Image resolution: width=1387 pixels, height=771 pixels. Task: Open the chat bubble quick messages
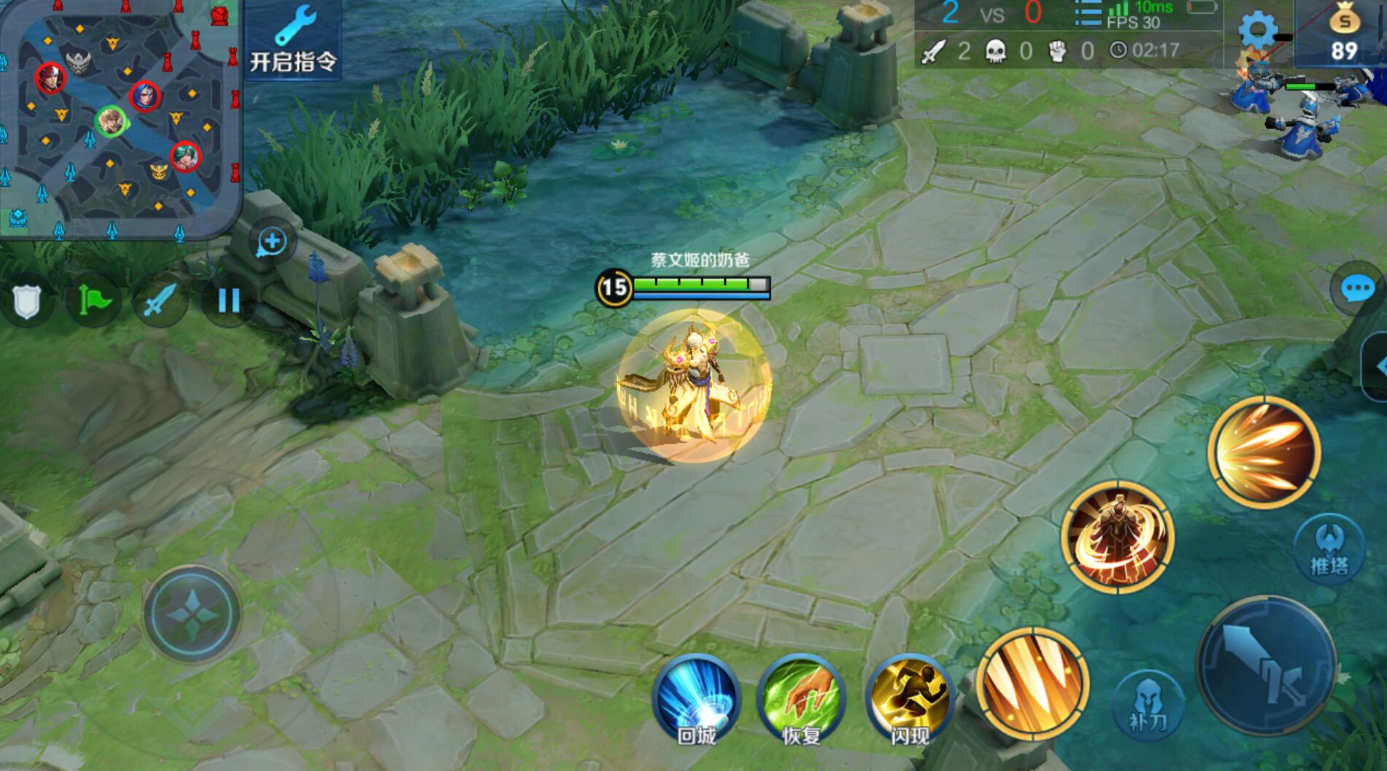pos(1357,290)
